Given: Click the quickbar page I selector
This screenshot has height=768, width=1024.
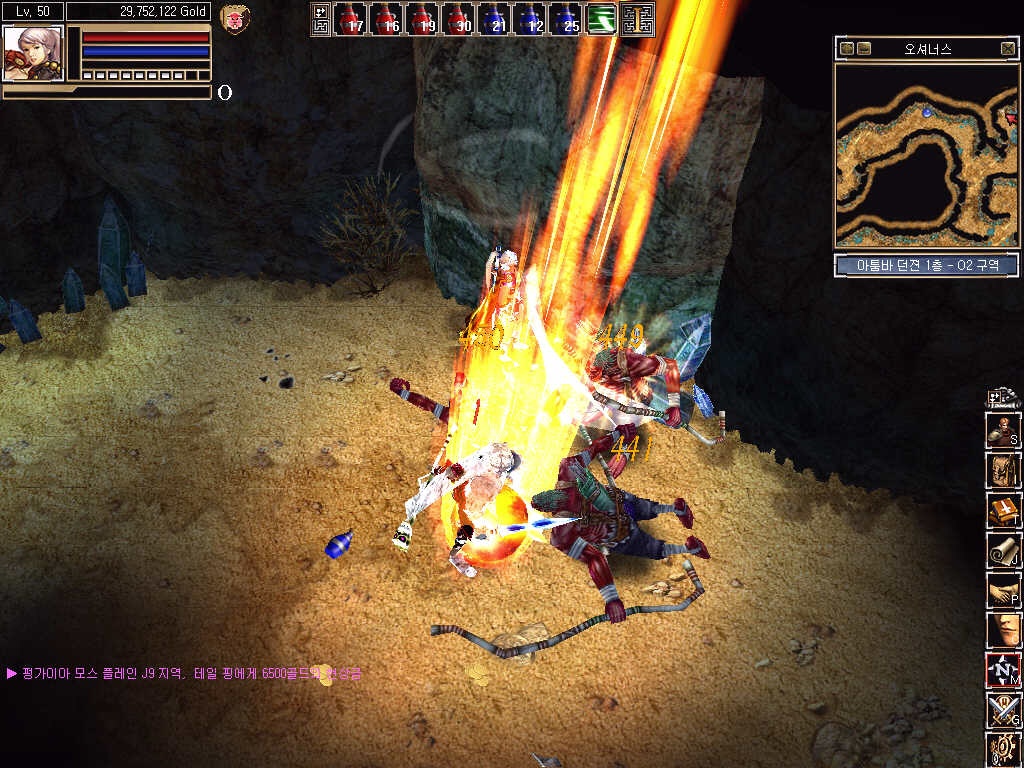Looking at the screenshot, I should coord(637,20).
